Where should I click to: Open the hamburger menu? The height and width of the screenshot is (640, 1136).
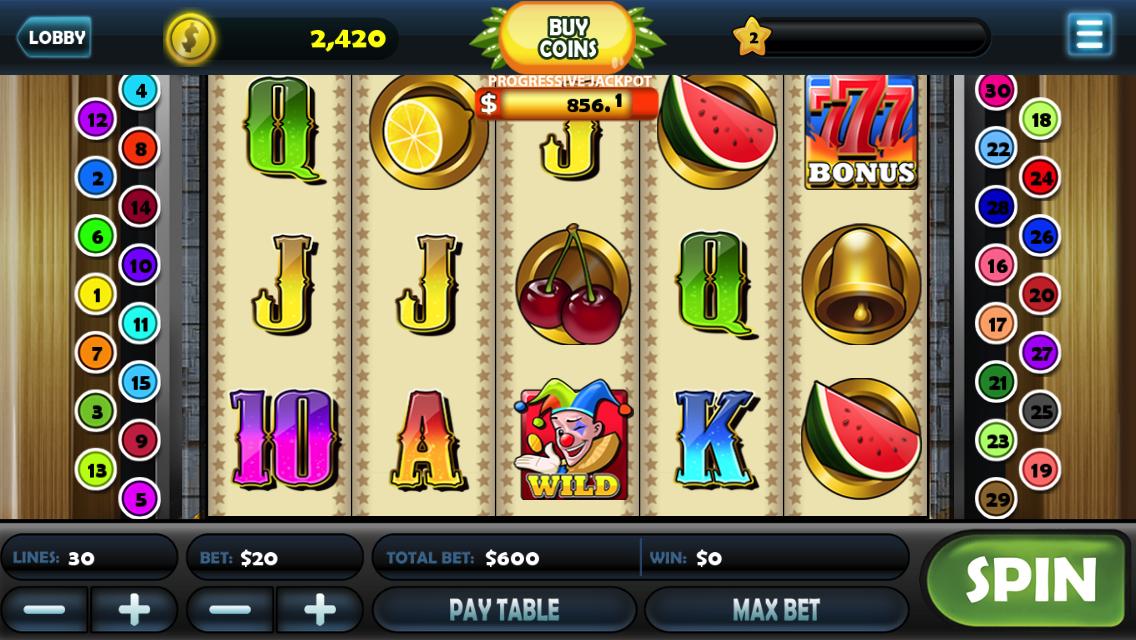(x=1089, y=35)
